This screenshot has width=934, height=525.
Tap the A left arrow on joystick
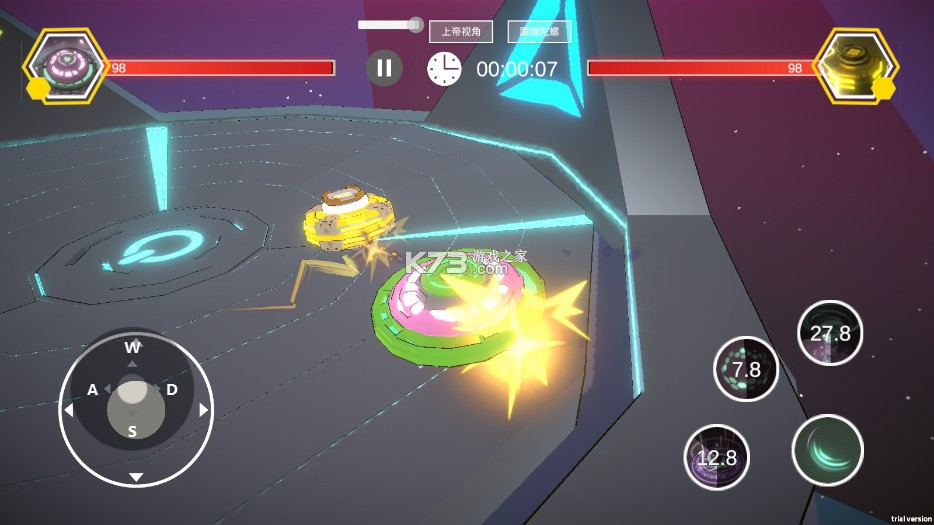(69, 410)
